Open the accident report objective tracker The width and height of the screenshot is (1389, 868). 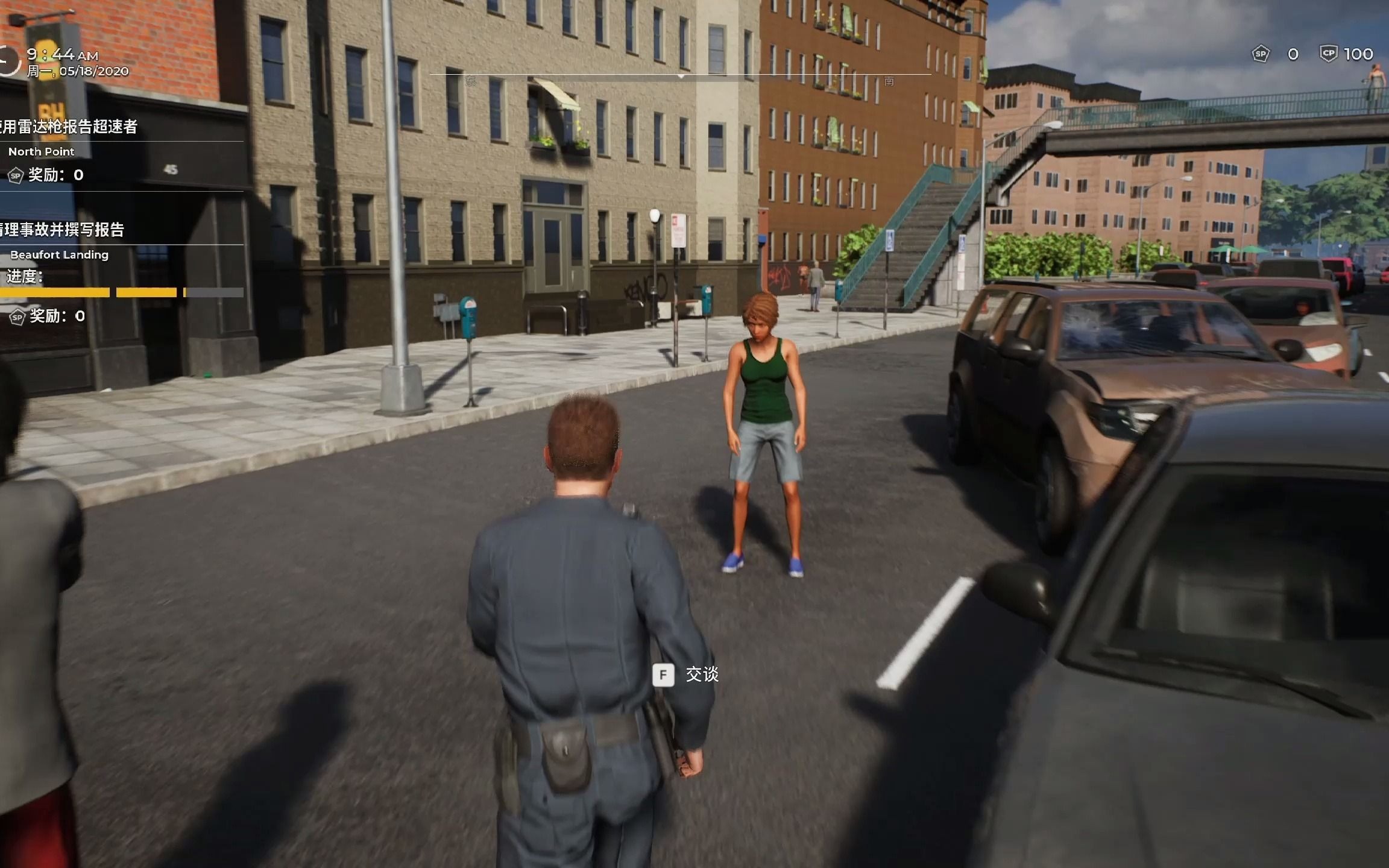click(x=63, y=230)
